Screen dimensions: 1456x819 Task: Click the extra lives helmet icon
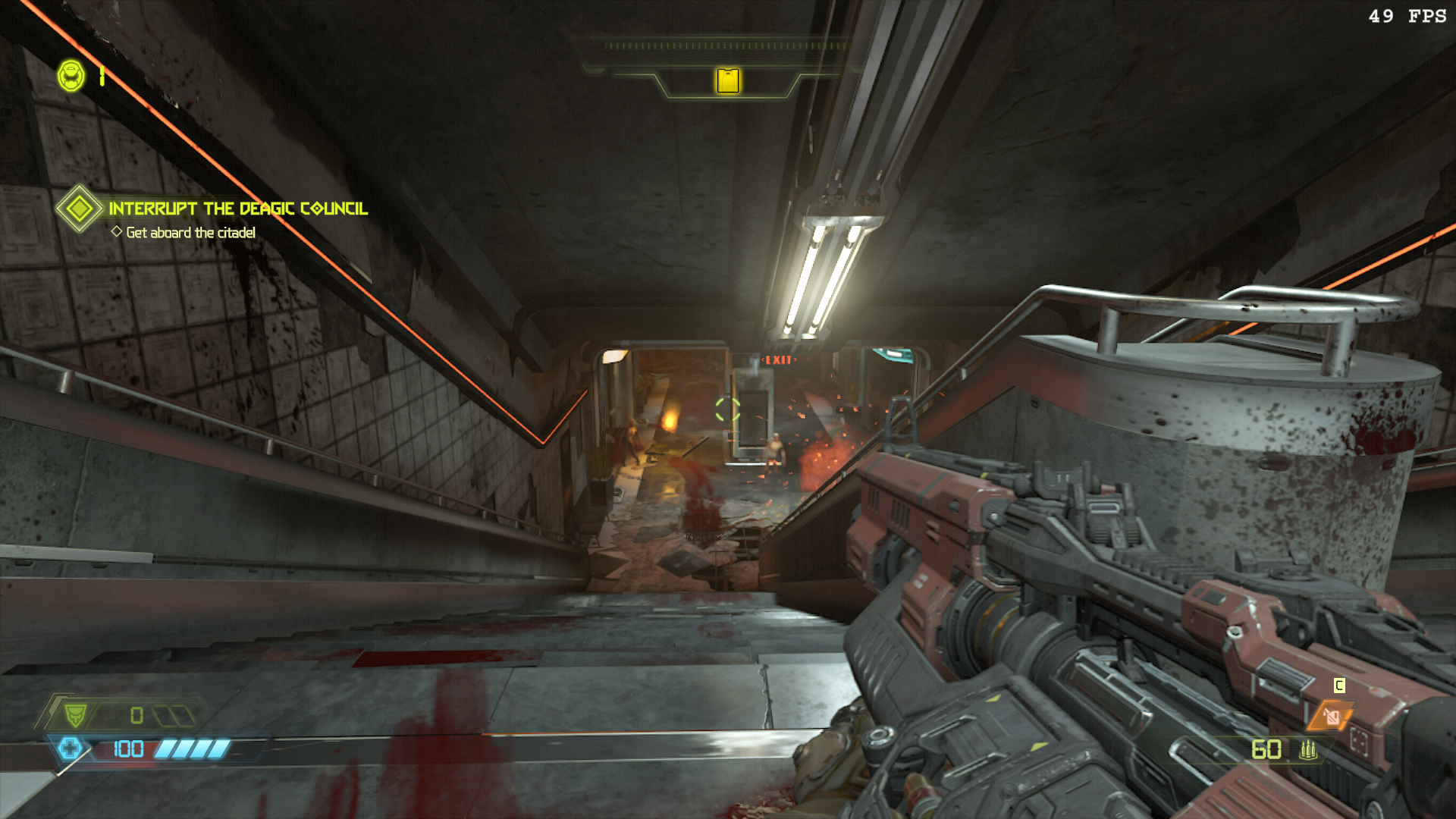(x=71, y=76)
